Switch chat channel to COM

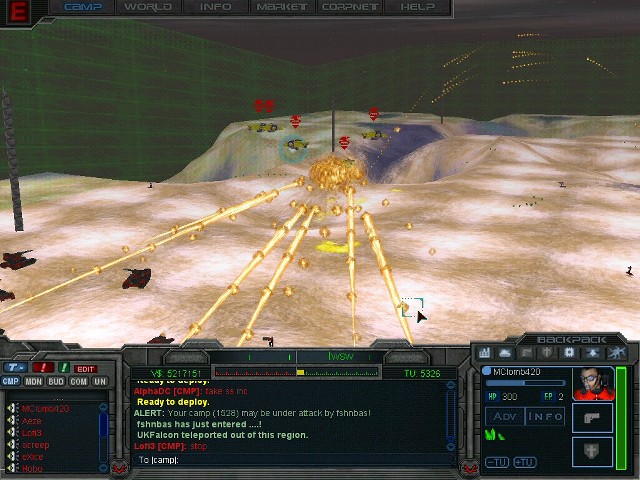[78, 381]
